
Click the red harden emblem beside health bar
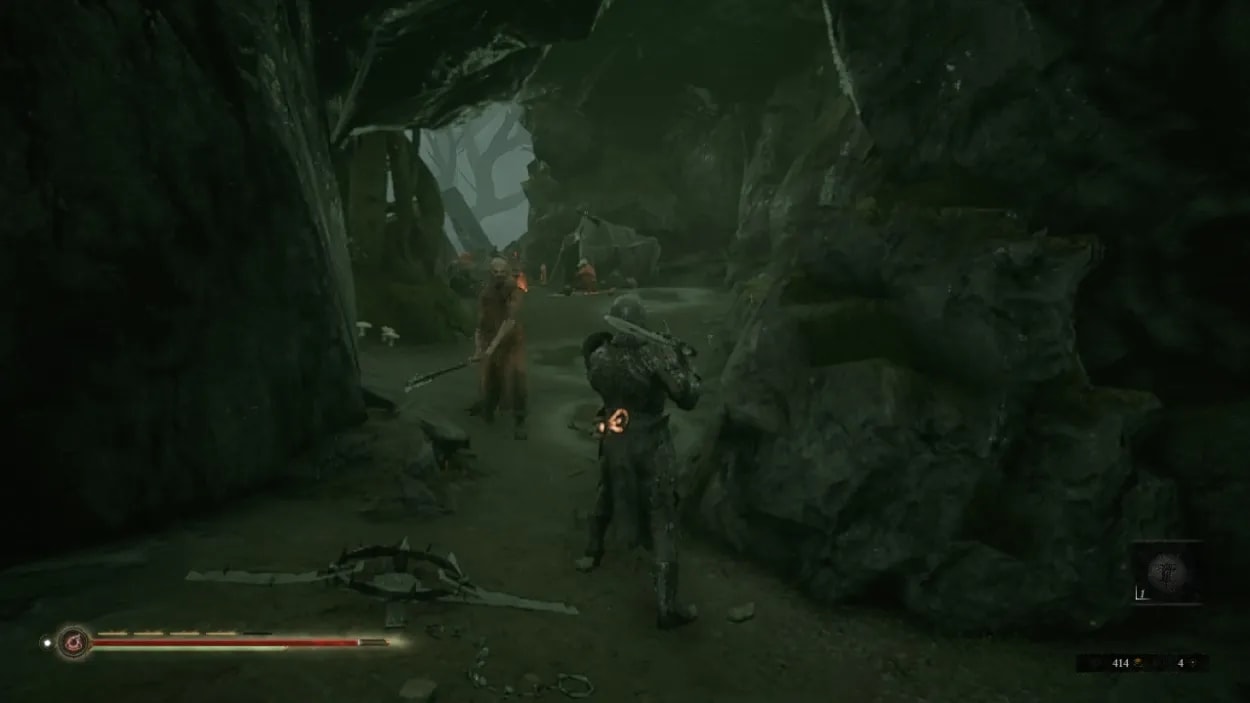73,642
